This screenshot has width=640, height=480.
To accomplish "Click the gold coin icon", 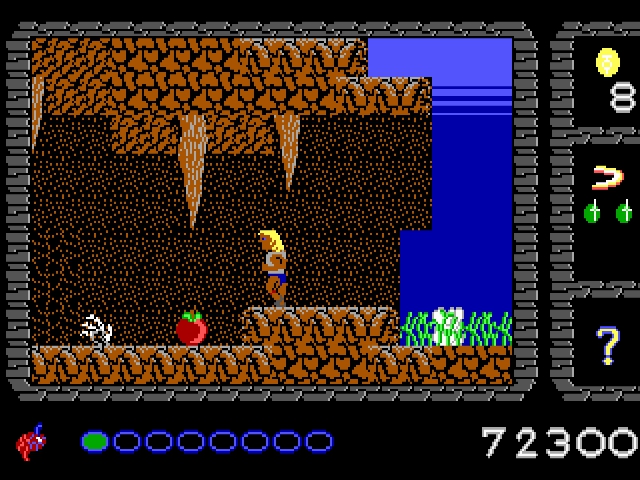I will click(x=605, y=62).
